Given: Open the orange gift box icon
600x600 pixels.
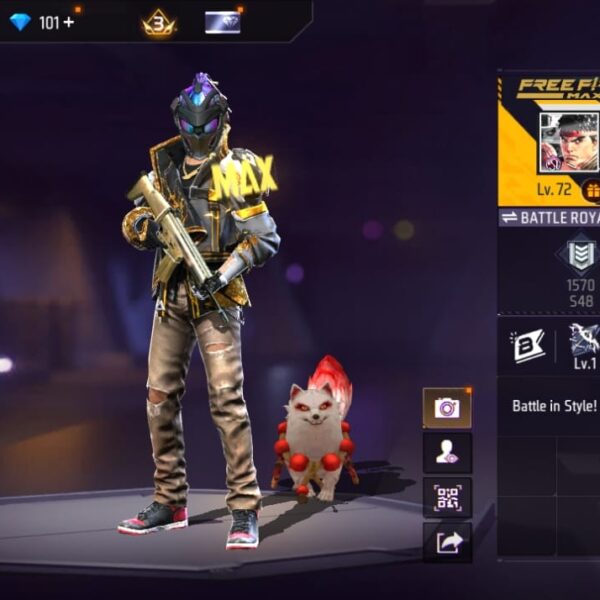Looking at the screenshot, I should click(x=591, y=189).
